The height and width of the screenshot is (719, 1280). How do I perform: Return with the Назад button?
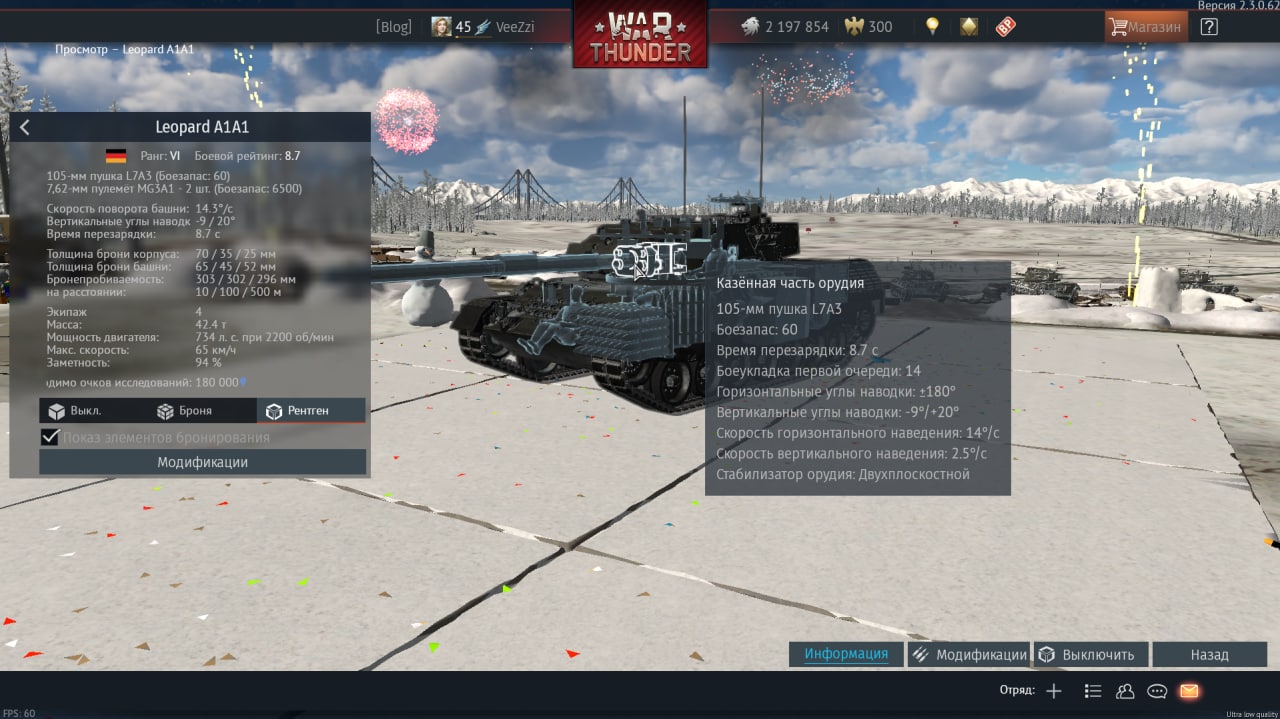(x=1209, y=654)
